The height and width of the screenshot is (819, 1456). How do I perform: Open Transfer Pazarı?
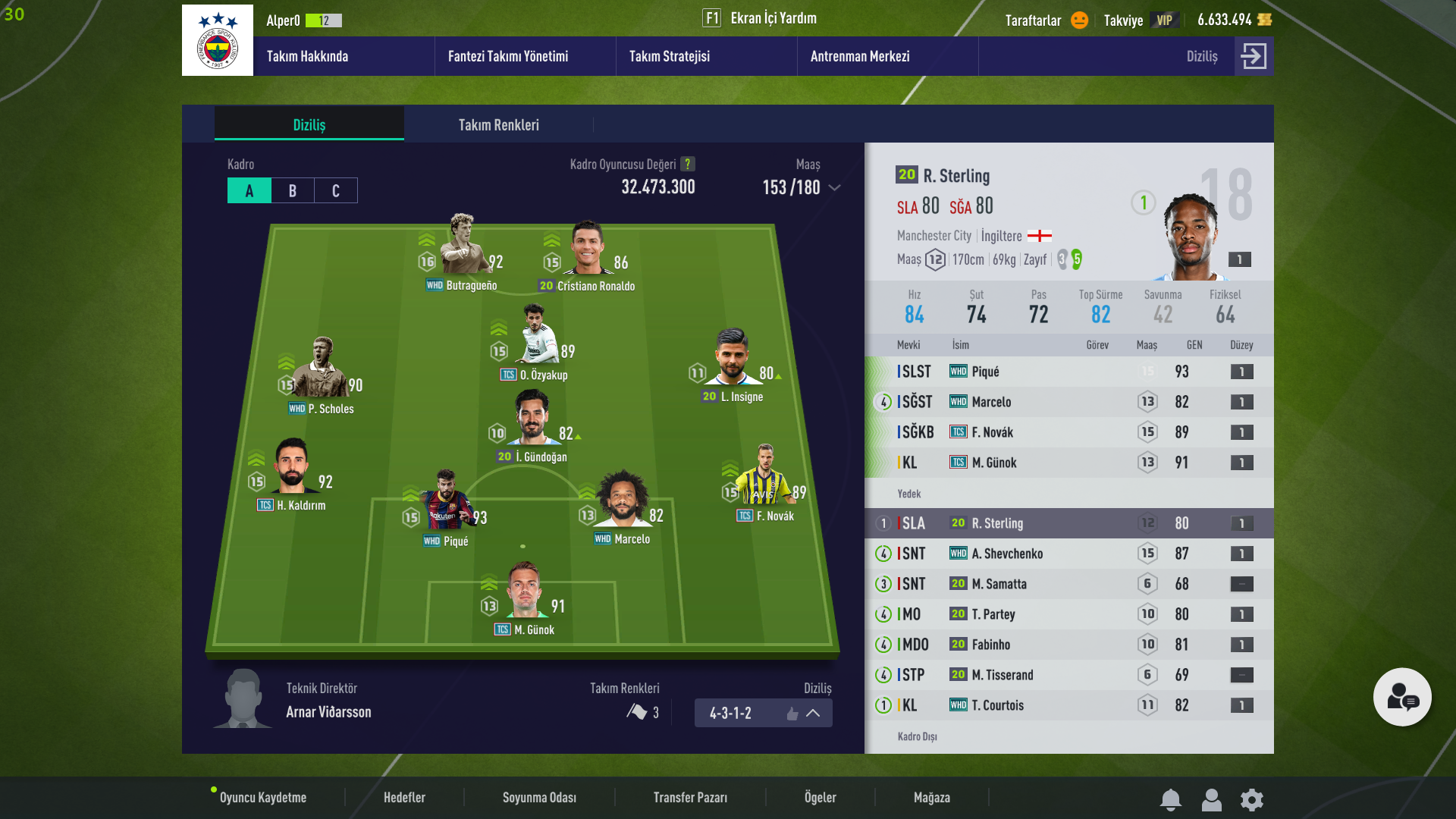point(690,797)
